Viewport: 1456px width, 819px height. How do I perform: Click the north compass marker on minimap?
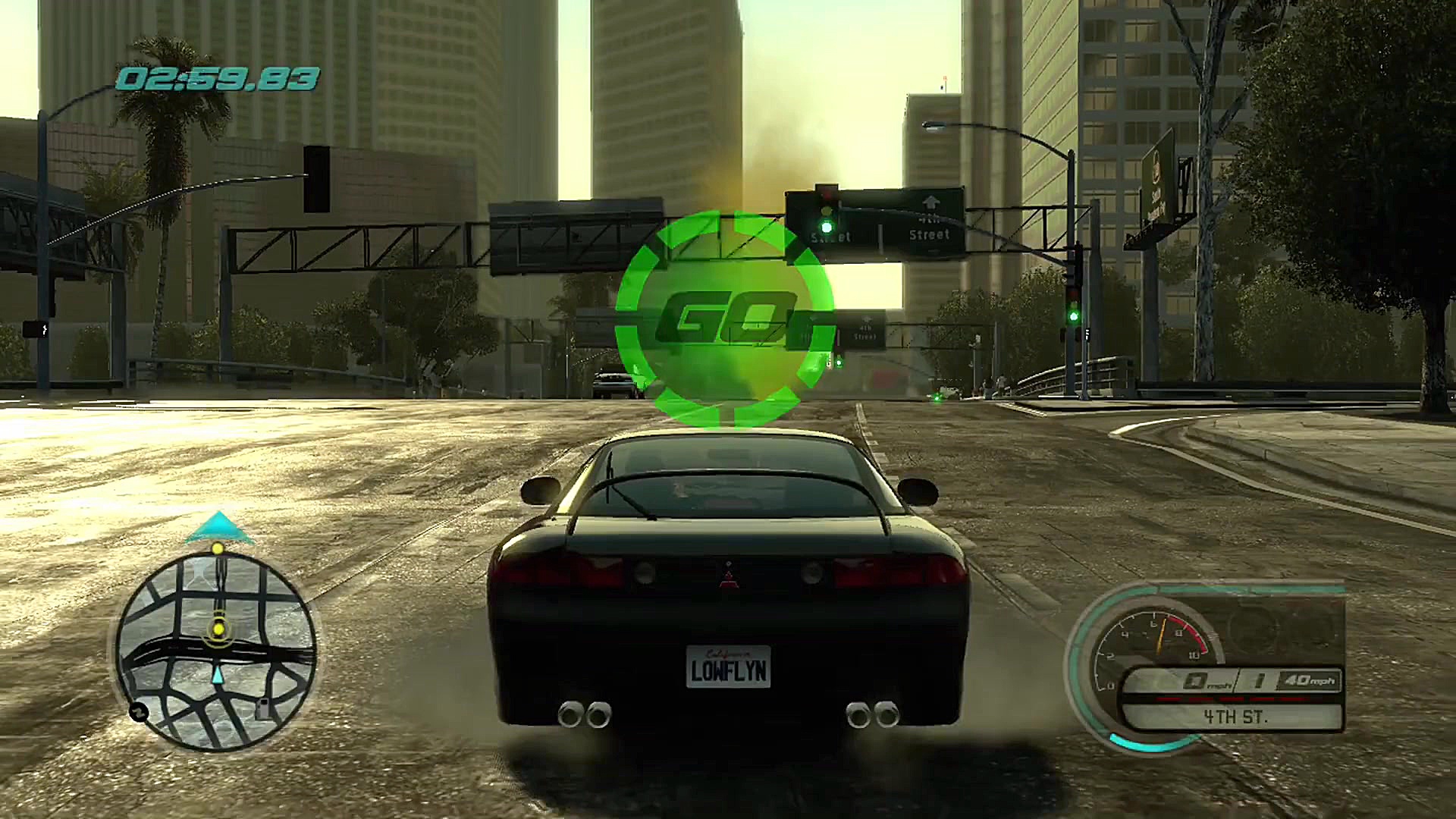point(139,711)
